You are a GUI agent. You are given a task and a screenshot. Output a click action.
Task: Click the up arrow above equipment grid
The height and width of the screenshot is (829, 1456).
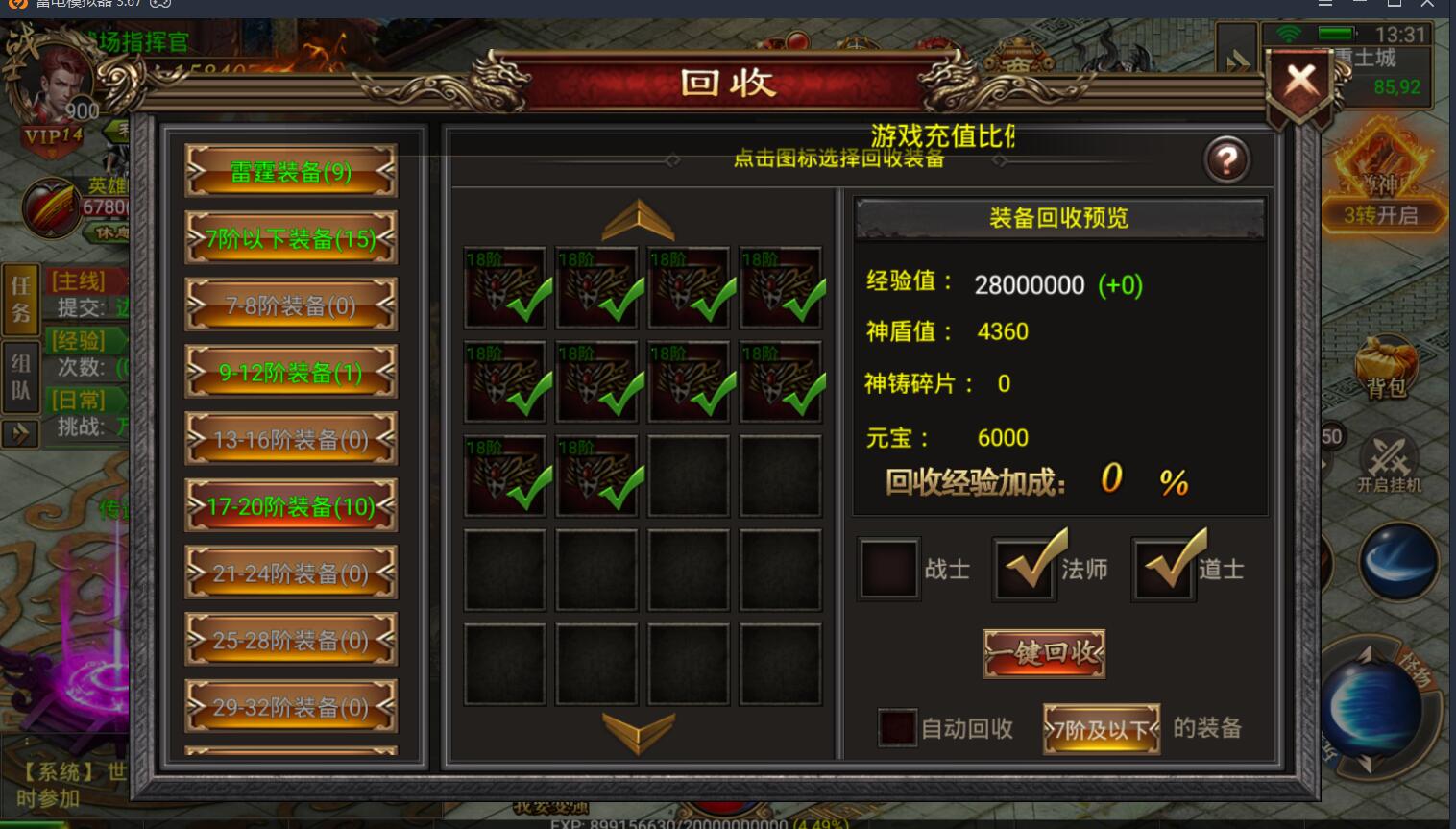click(x=639, y=219)
